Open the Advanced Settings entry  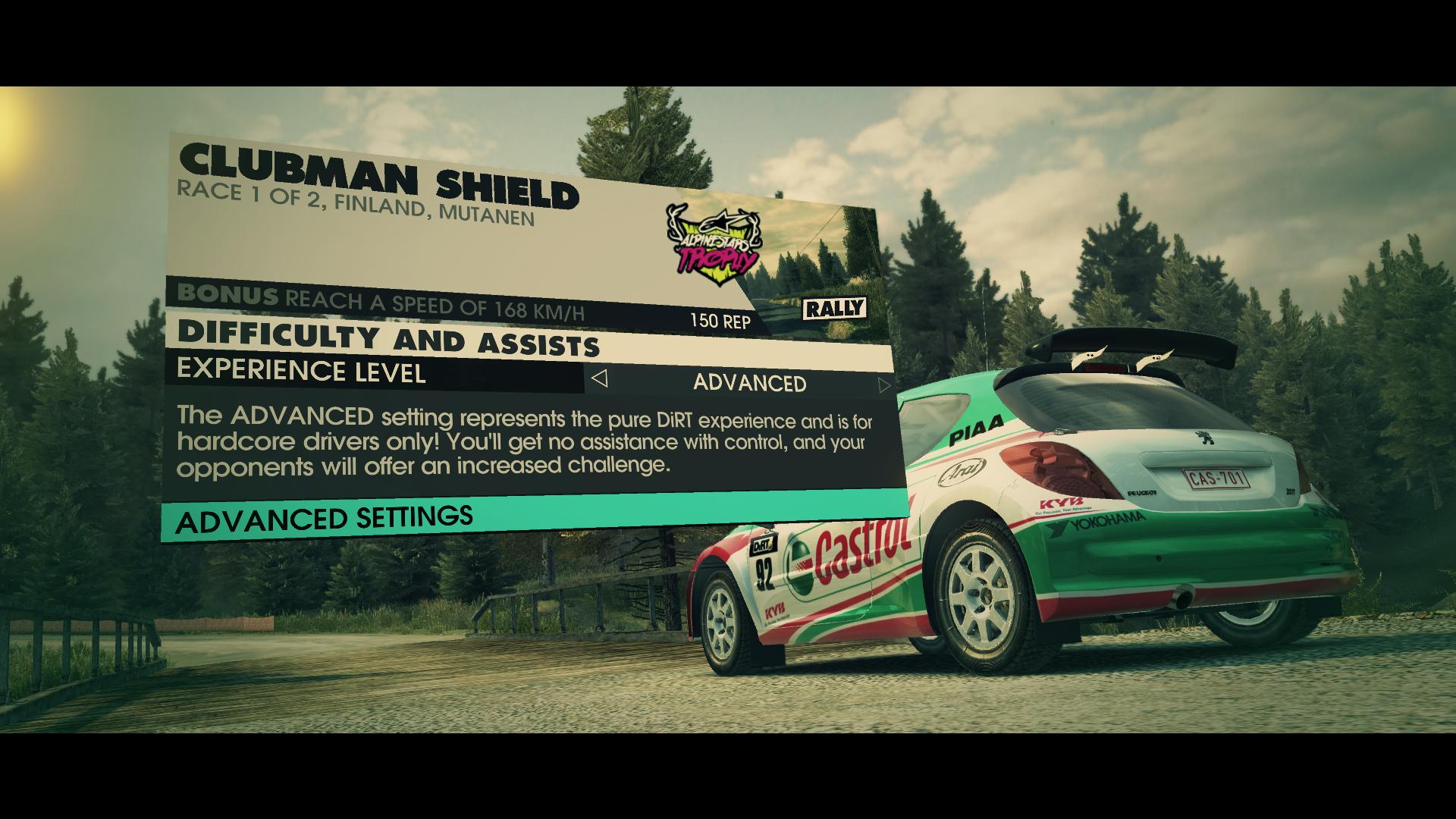tap(325, 520)
